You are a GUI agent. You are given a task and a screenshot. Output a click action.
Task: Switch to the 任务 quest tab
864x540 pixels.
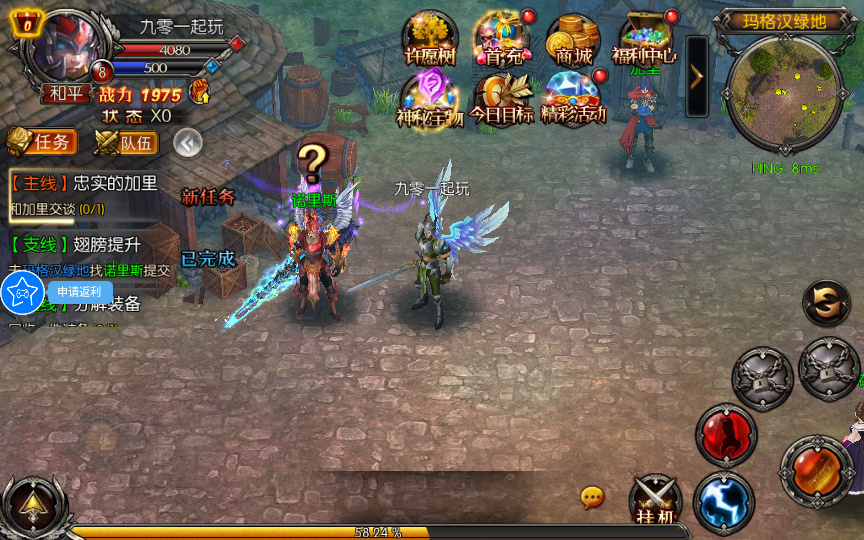click(x=42, y=142)
